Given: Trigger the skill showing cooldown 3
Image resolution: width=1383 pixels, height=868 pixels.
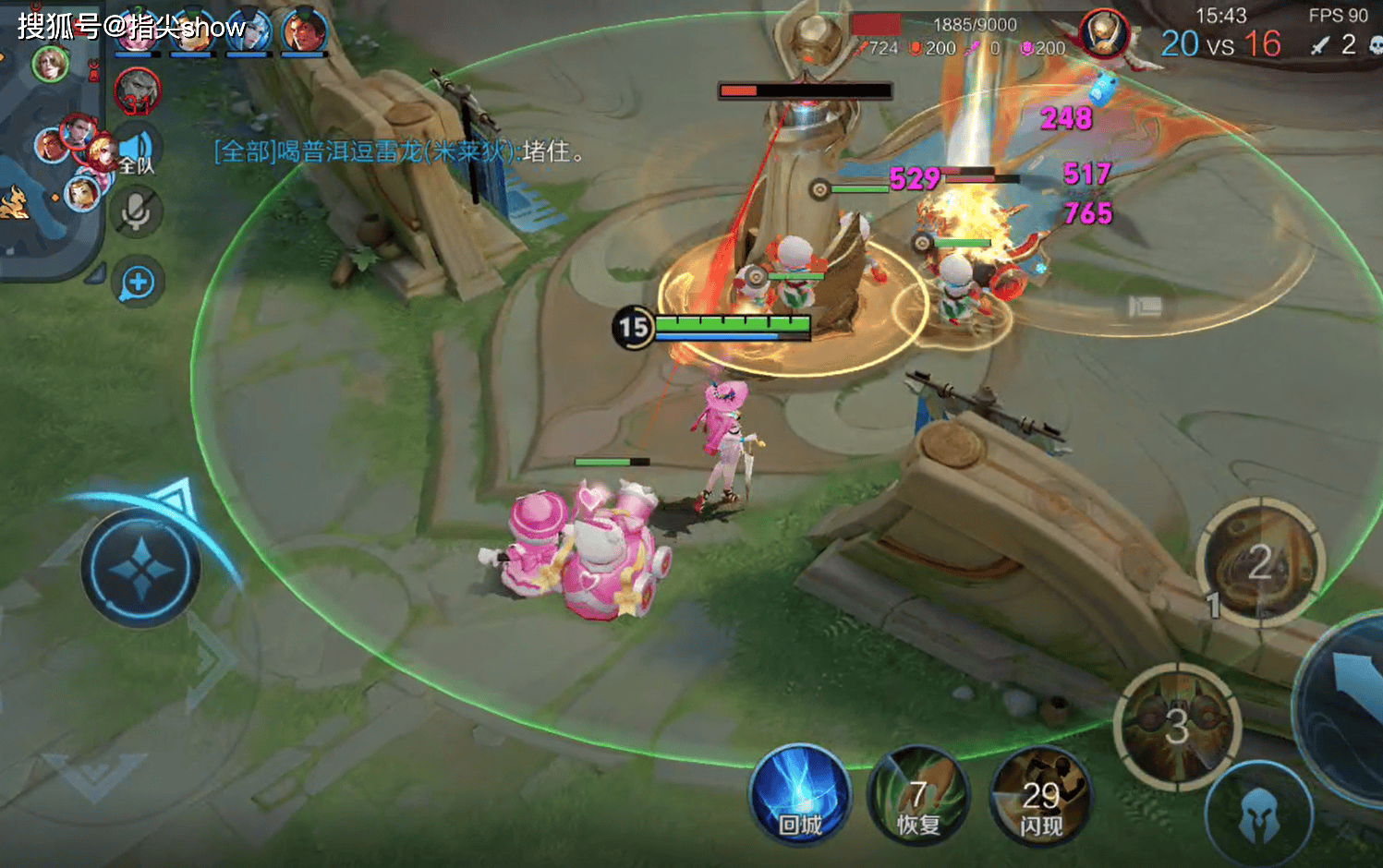Looking at the screenshot, I should tap(1176, 726).
